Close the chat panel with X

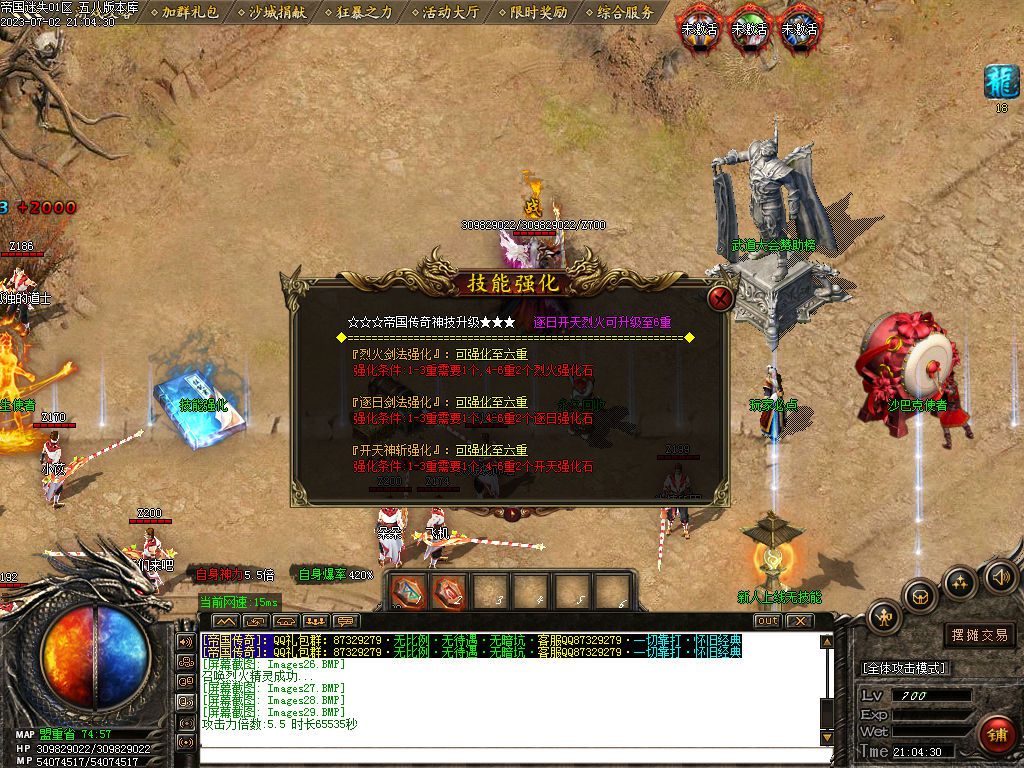[x=799, y=621]
